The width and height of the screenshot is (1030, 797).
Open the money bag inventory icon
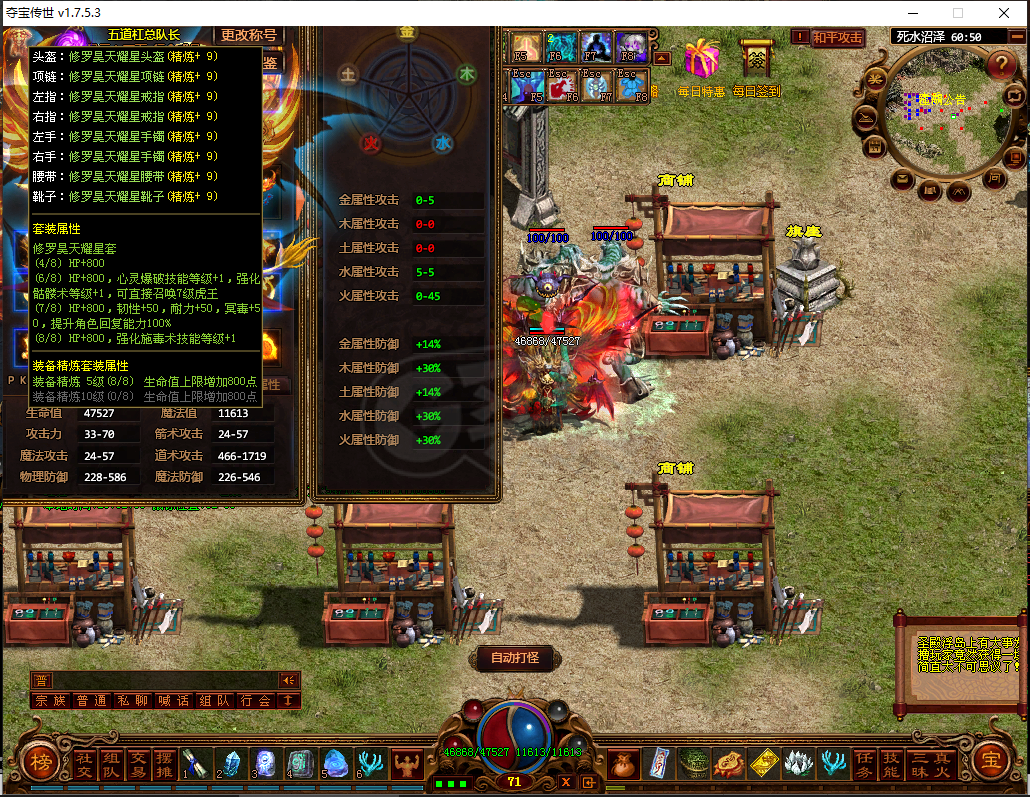[x=624, y=764]
